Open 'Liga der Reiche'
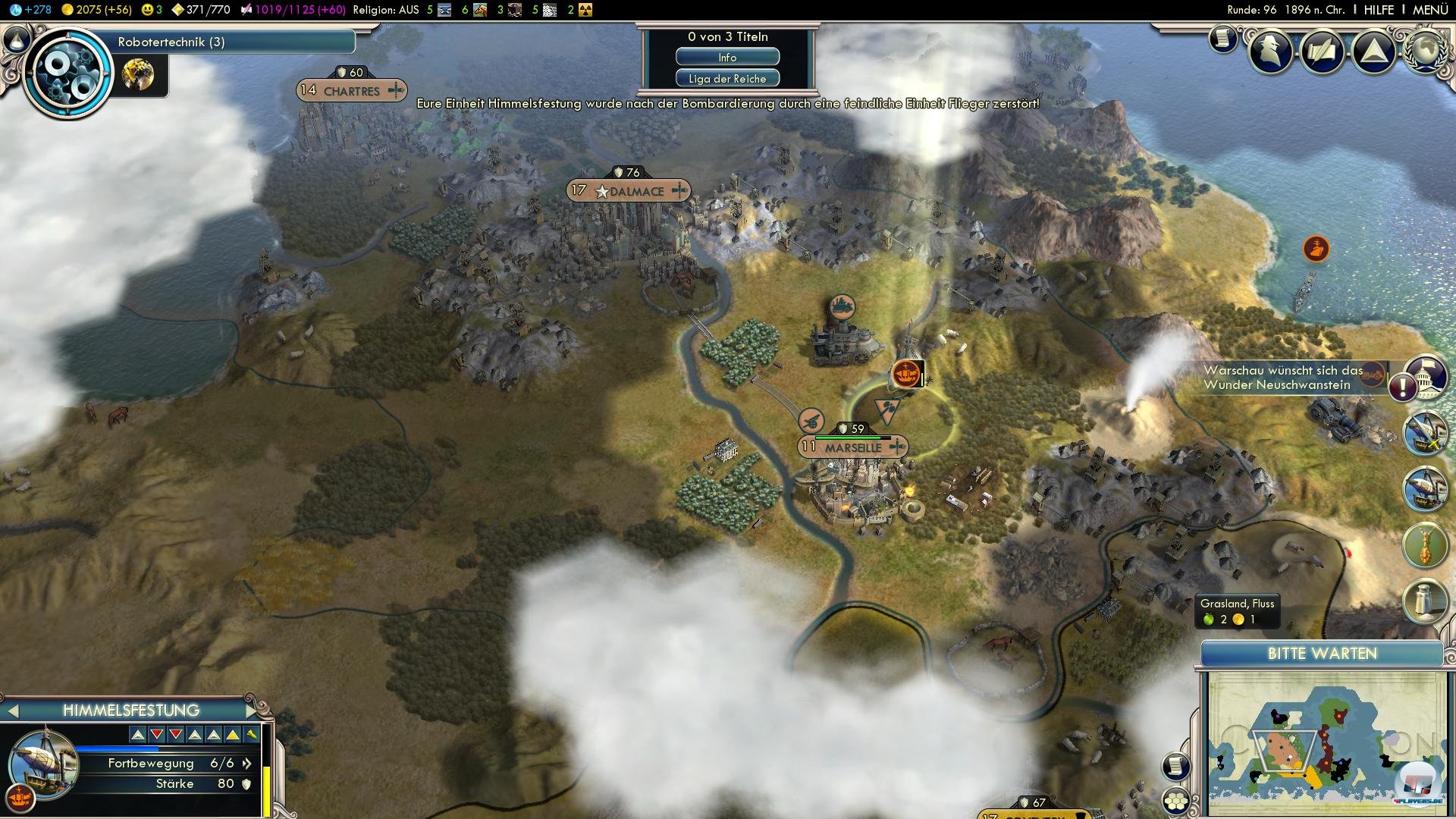This screenshot has height=819, width=1456. [x=727, y=77]
